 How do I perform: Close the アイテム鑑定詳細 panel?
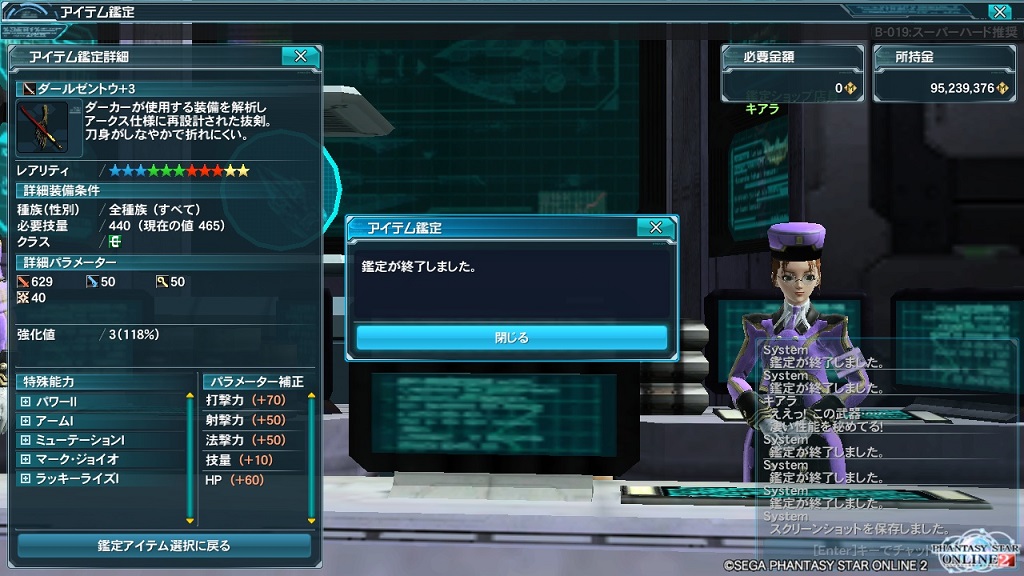click(x=300, y=57)
